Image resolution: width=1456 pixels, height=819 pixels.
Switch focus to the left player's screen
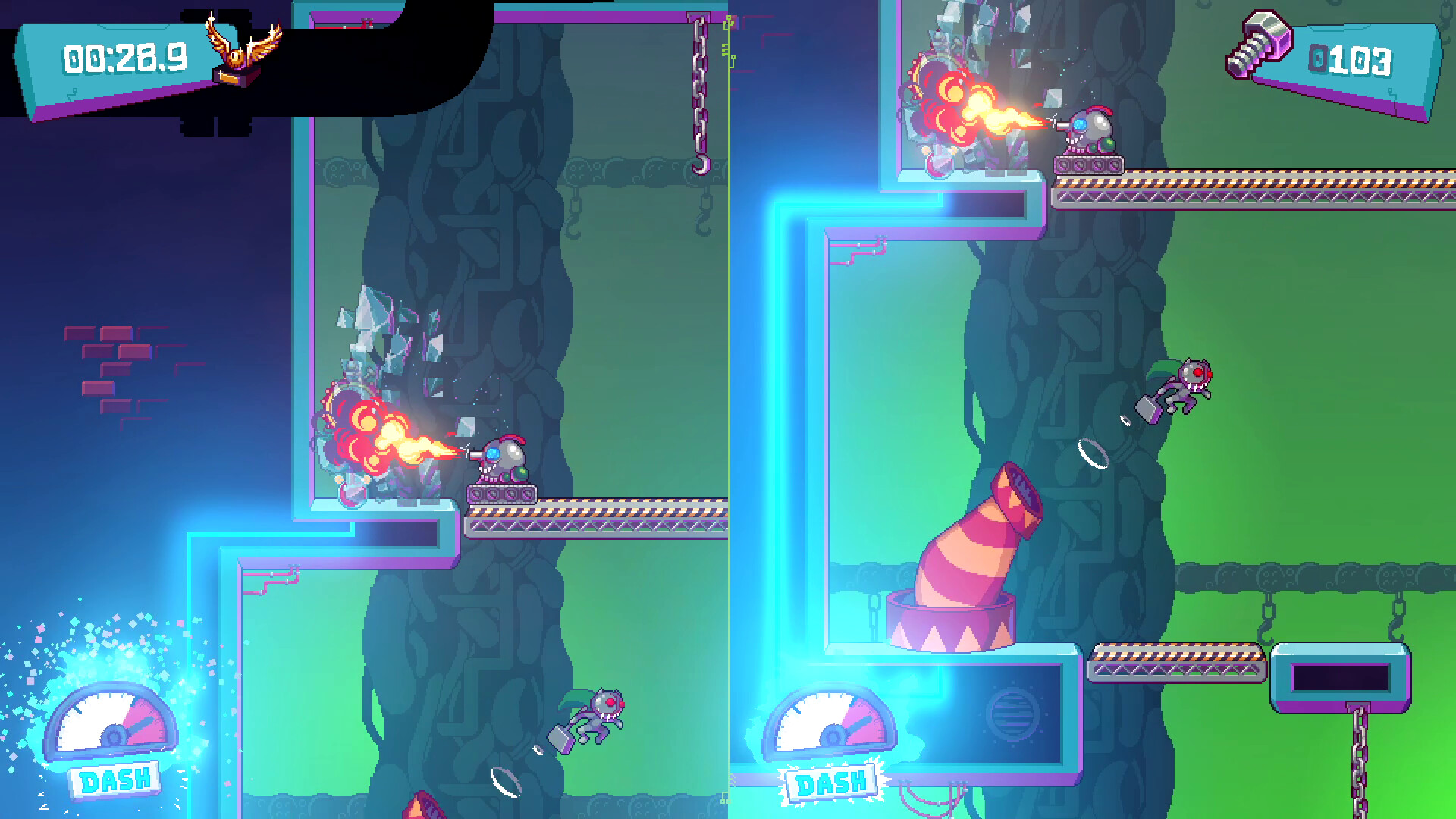[364, 409]
